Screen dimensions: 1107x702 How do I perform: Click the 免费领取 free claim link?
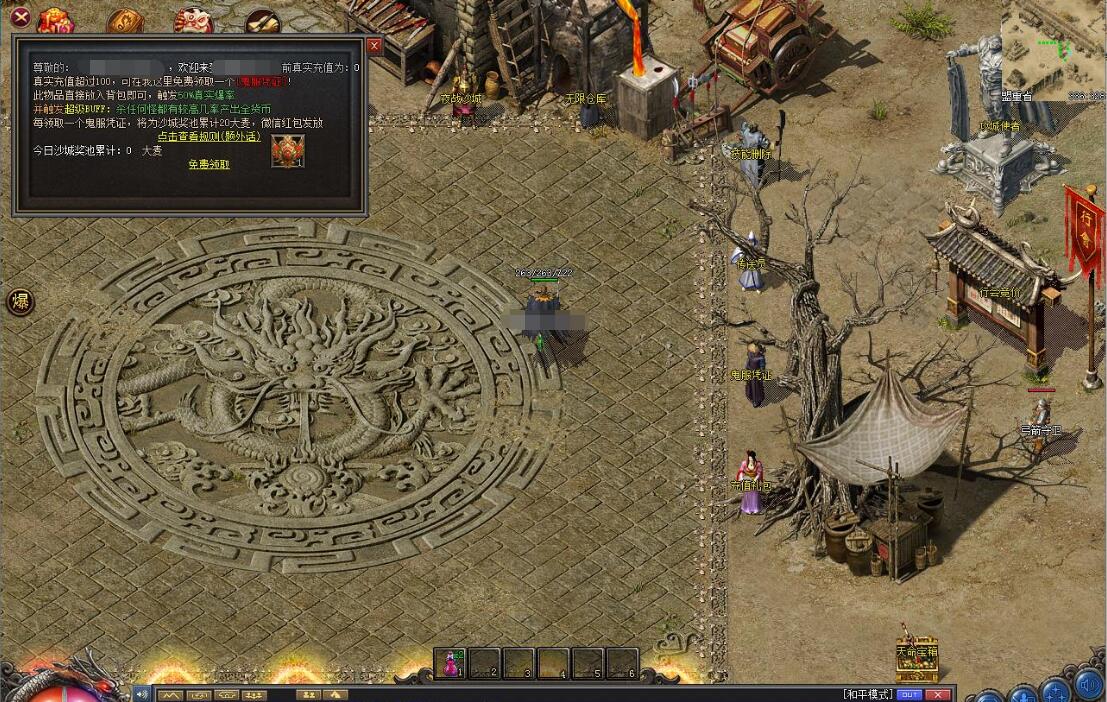point(209,164)
